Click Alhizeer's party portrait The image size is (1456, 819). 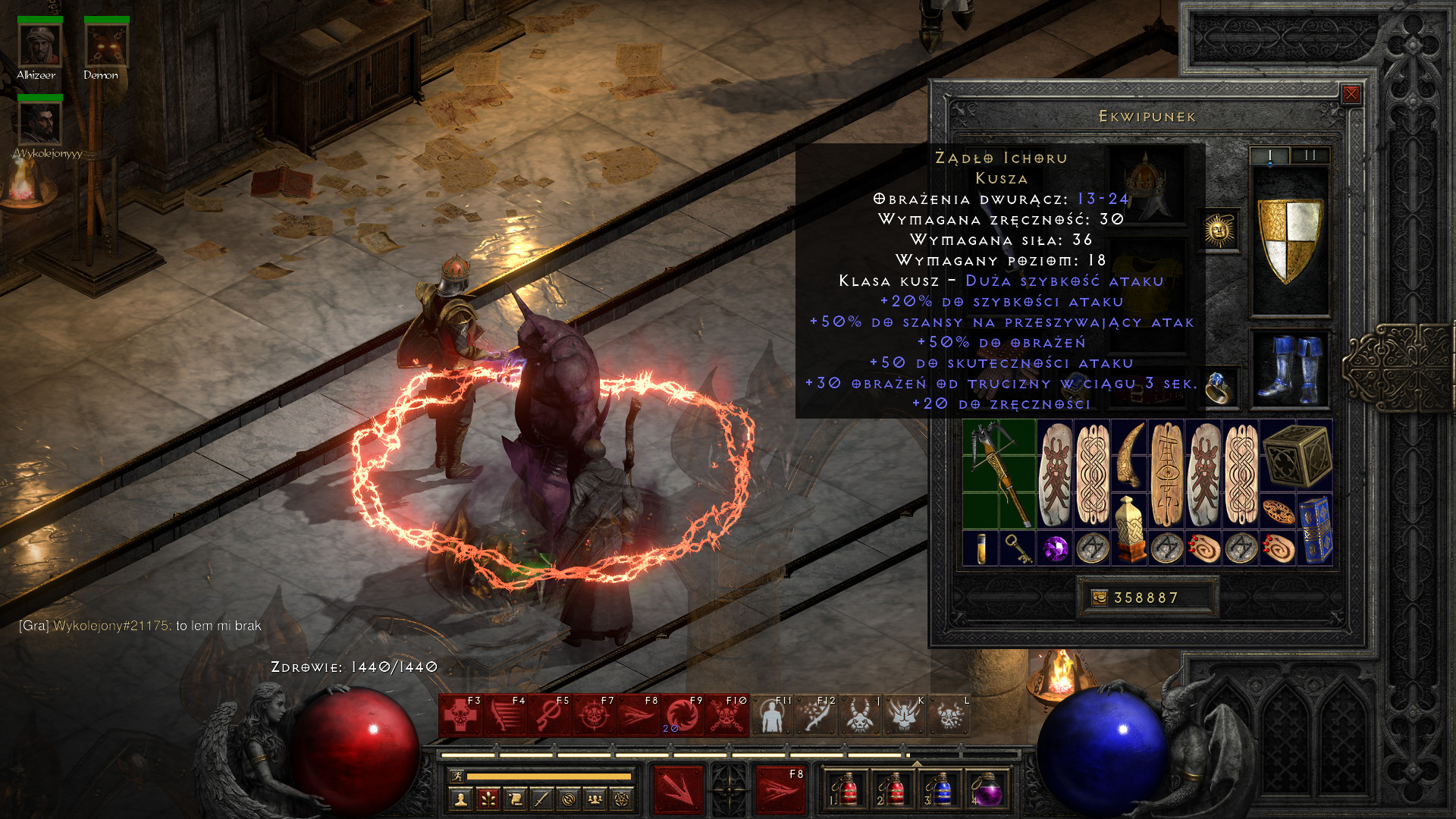[39, 45]
